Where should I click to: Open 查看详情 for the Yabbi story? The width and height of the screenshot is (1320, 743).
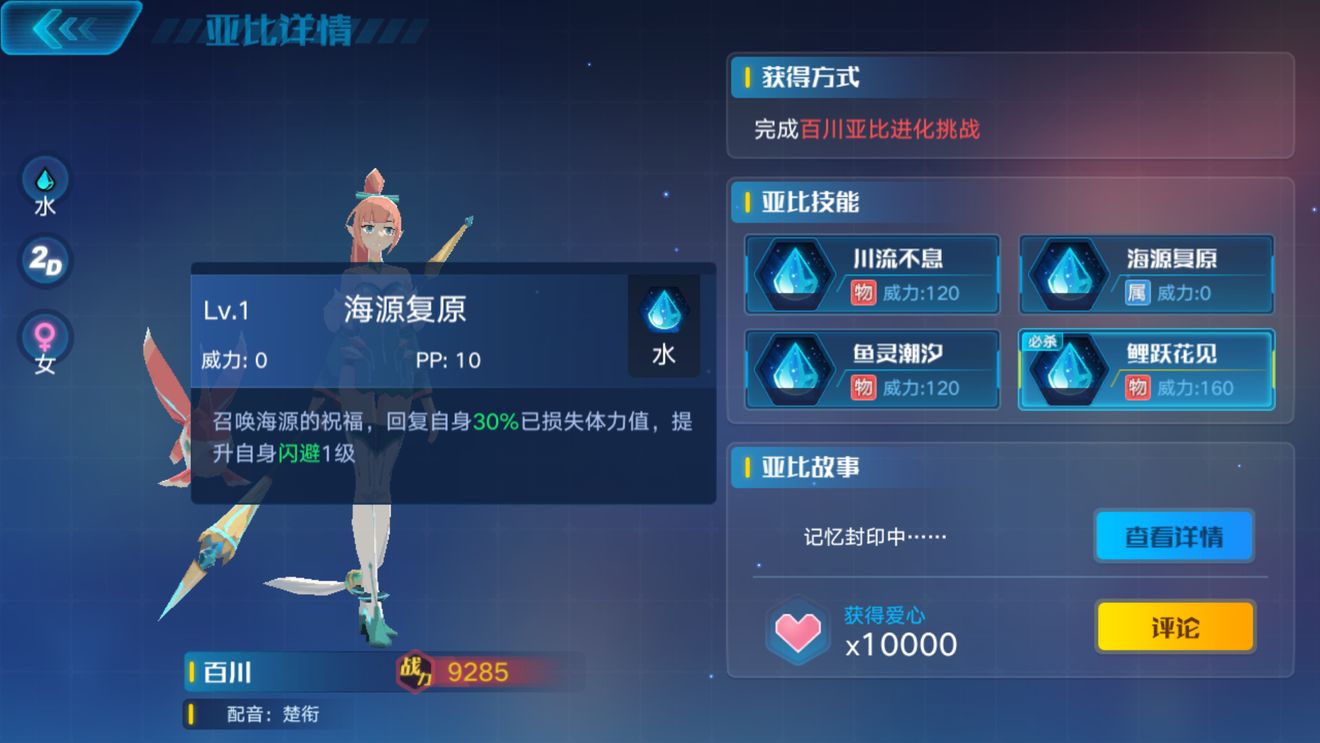(x=1175, y=536)
